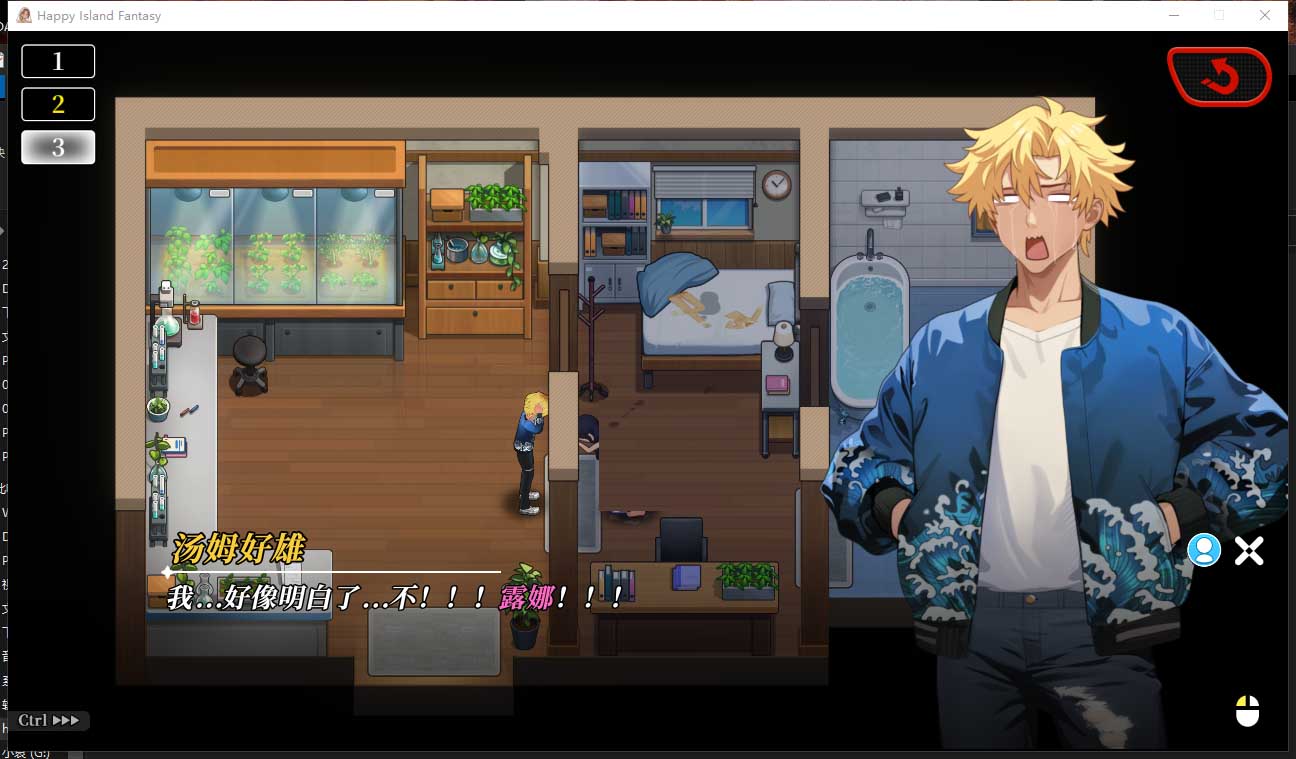Select dialogue choice 1
This screenshot has width=1296, height=759.
(x=57, y=60)
